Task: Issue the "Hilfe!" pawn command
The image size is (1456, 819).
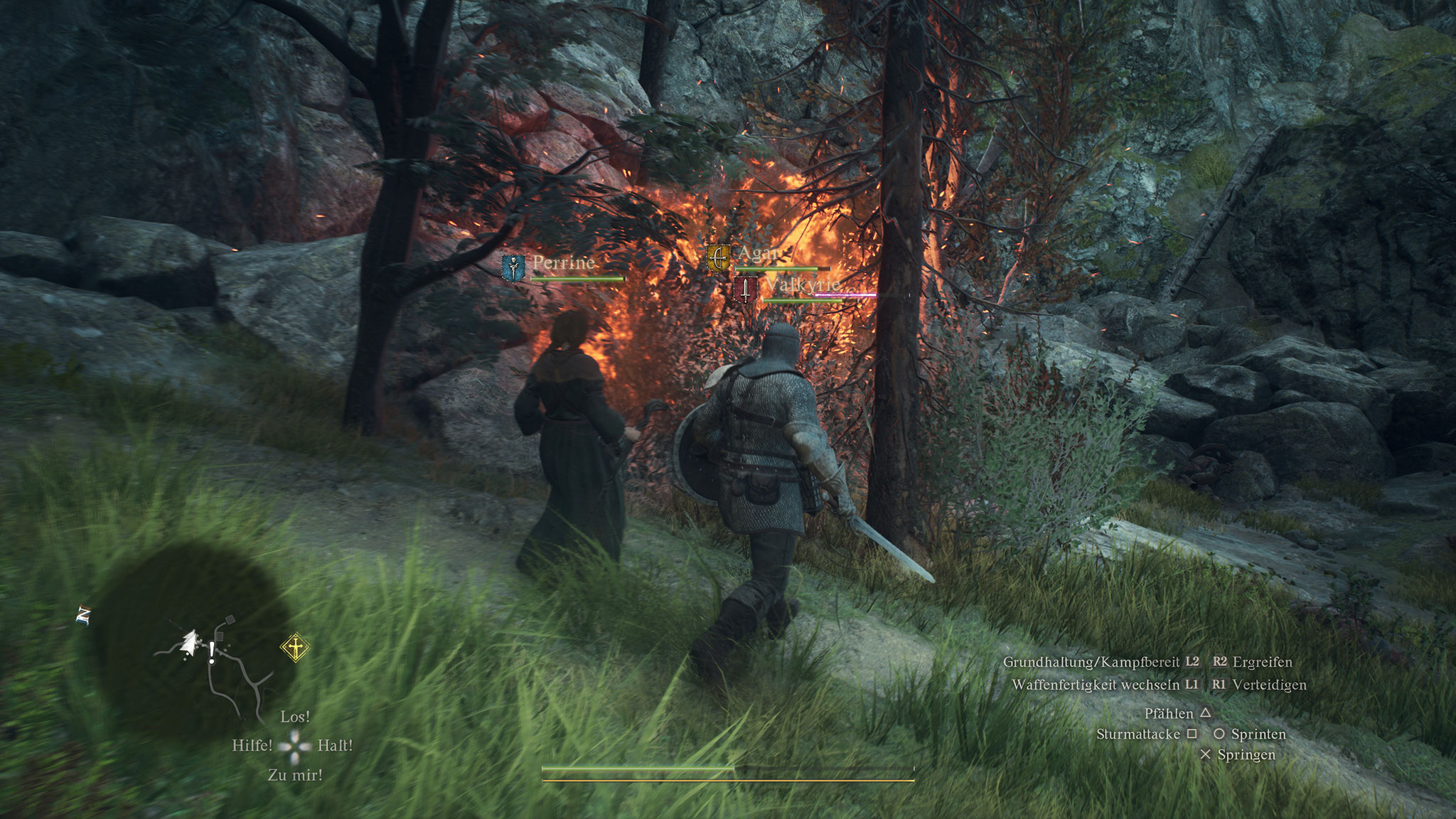Action: 252,746
